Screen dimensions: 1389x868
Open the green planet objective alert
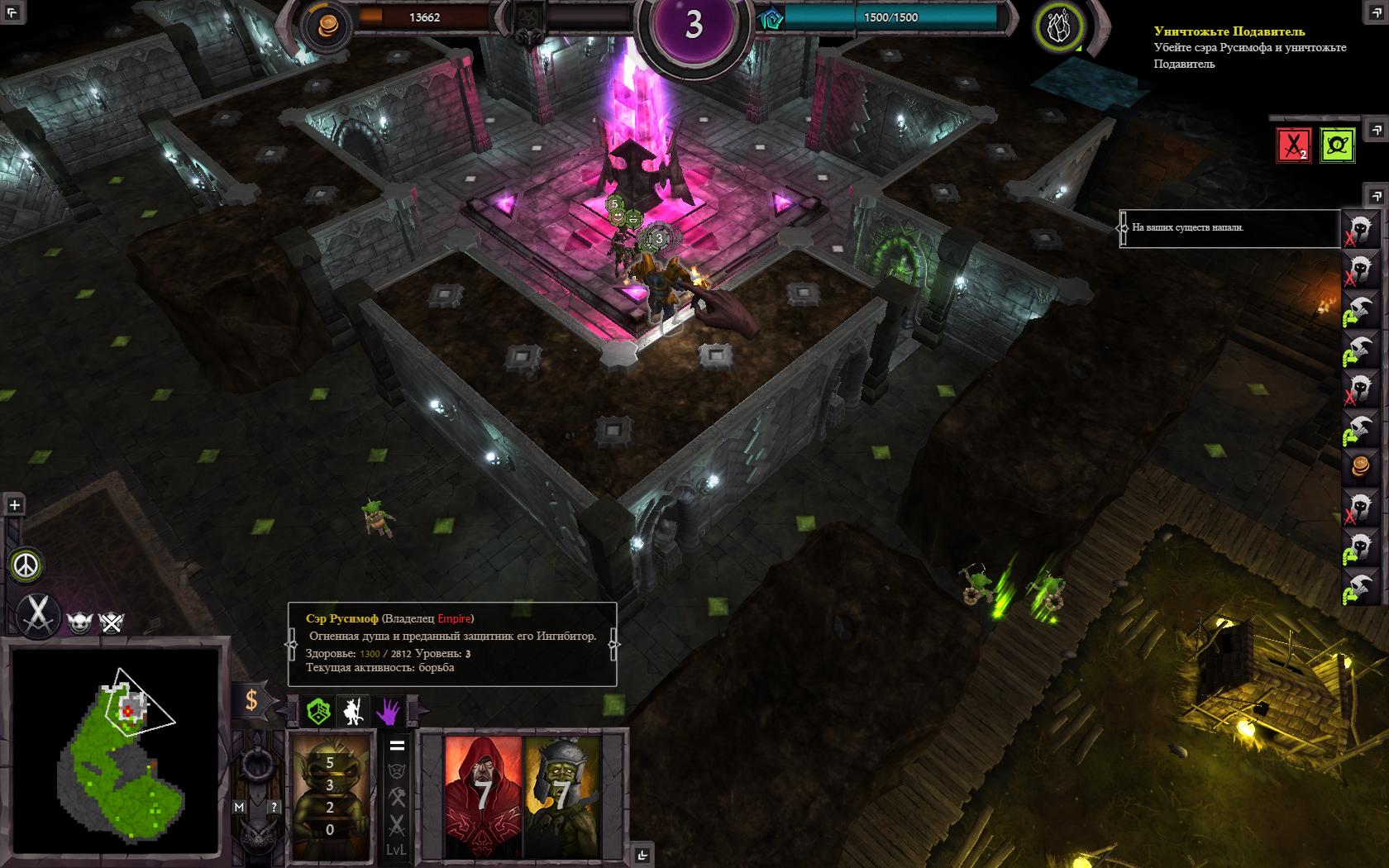click(x=1337, y=146)
